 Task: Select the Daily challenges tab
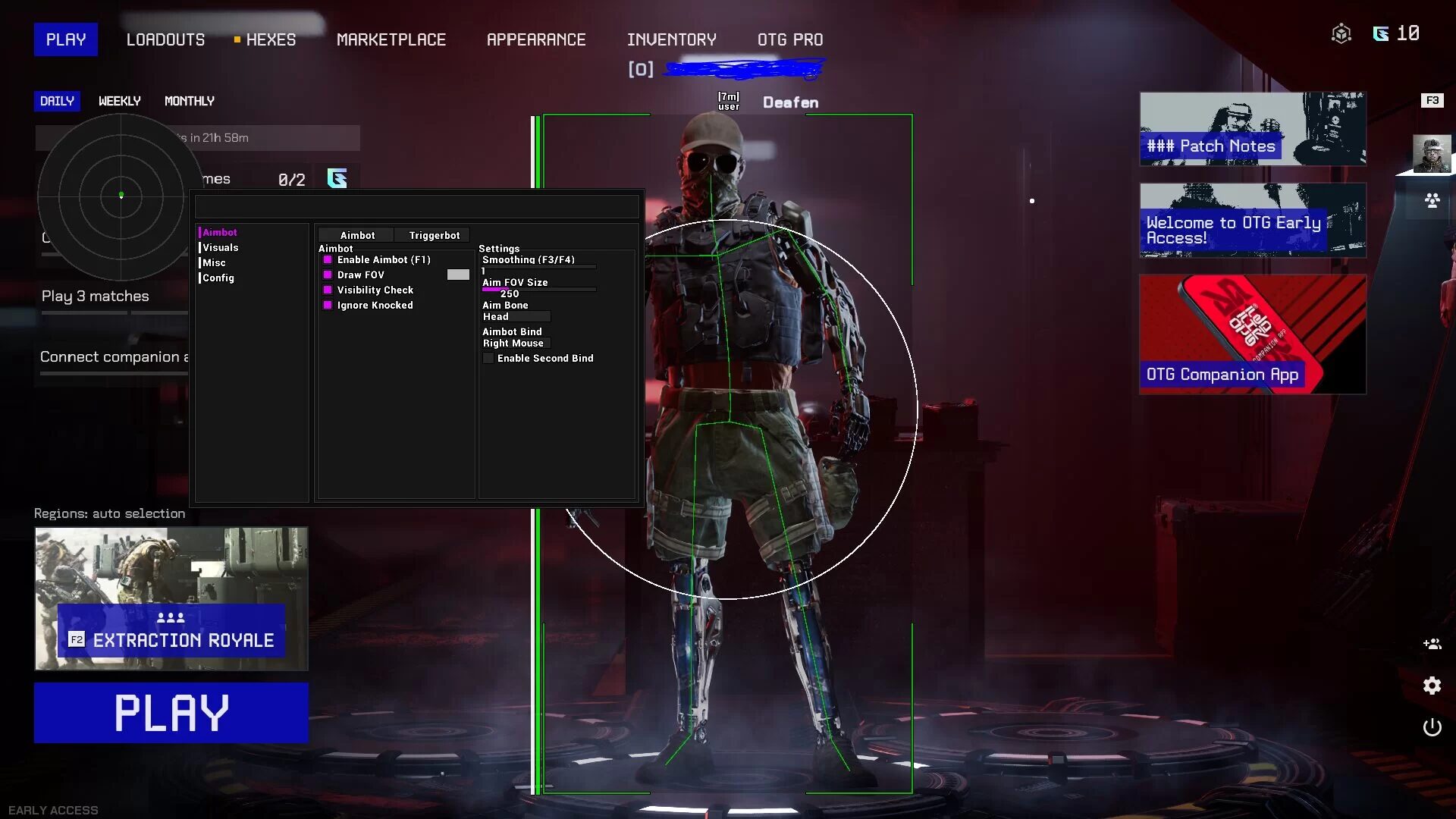coord(57,101)
